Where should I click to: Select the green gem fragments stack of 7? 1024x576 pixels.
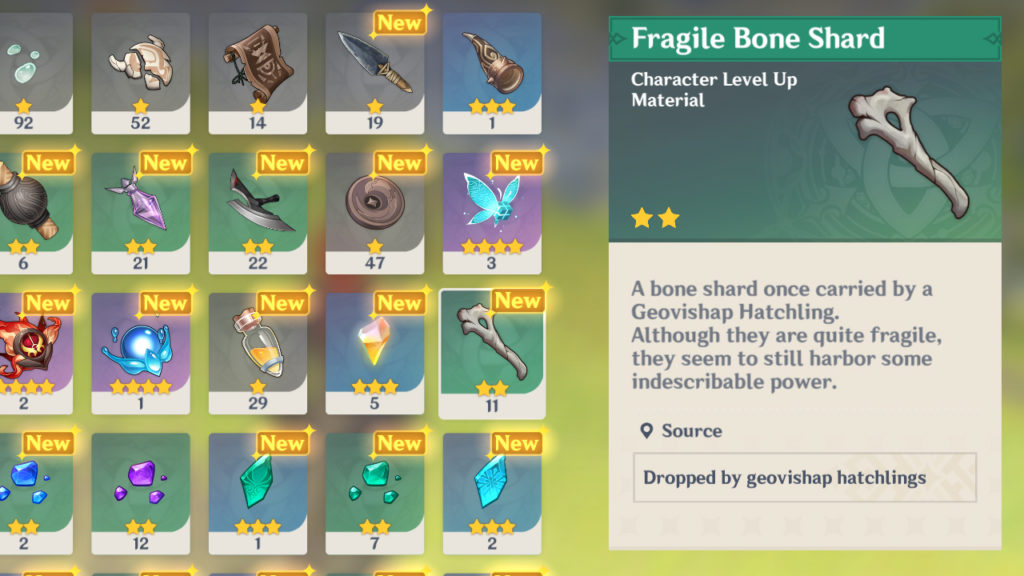pyautogui.click(x=375, y=492)
